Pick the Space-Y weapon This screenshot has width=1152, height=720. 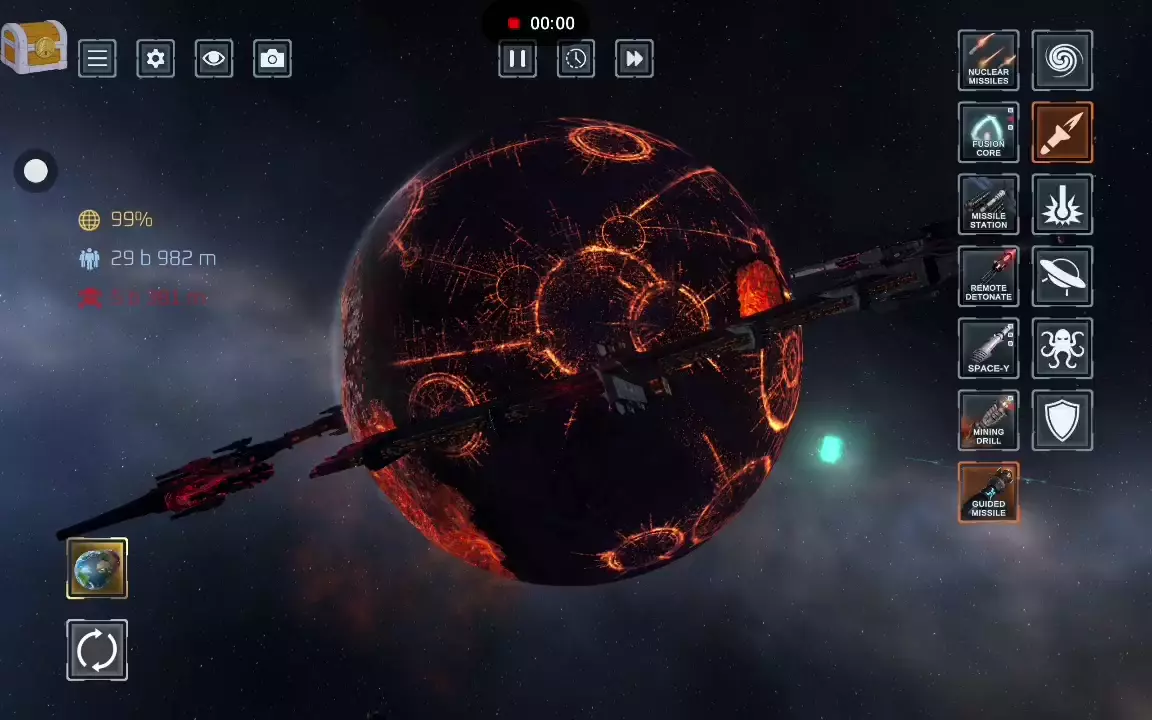point(988,348)
